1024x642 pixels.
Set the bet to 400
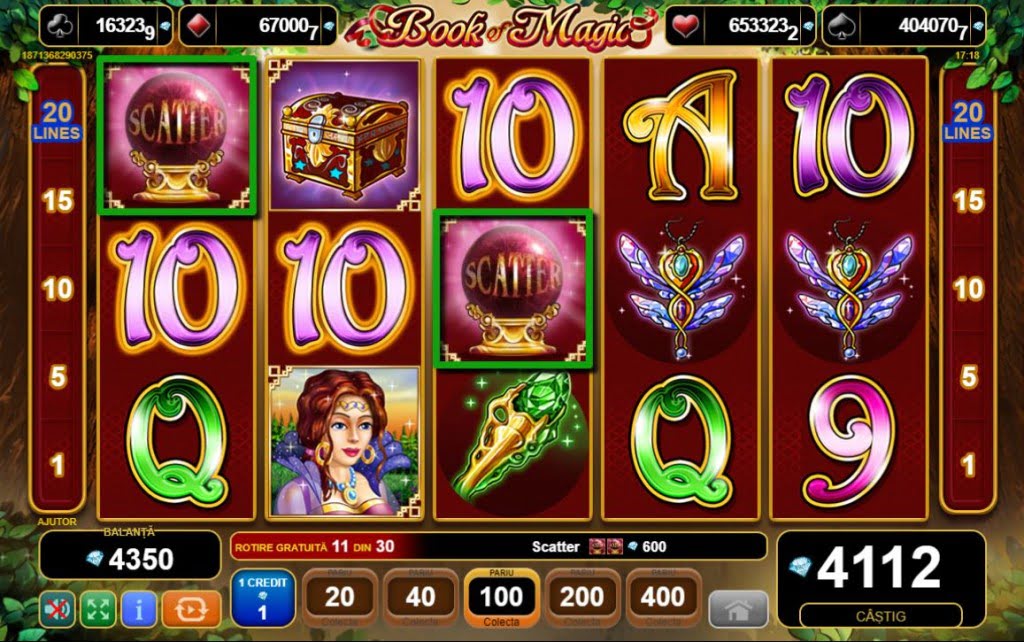coord(664,598)
